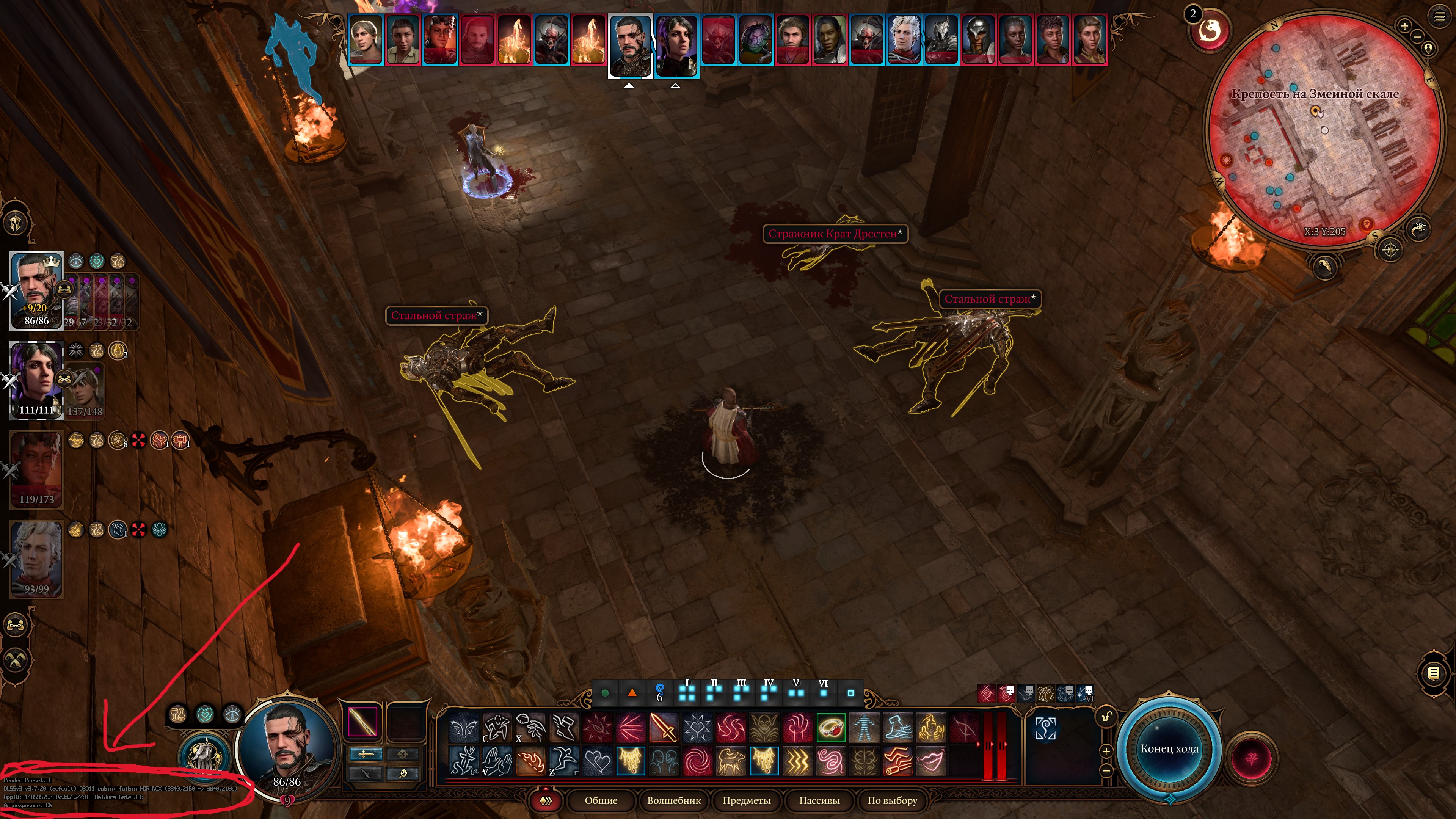Select the purple-haired party member portrait
Viewport: 1456px width, 819px height.
click(37, 379)
